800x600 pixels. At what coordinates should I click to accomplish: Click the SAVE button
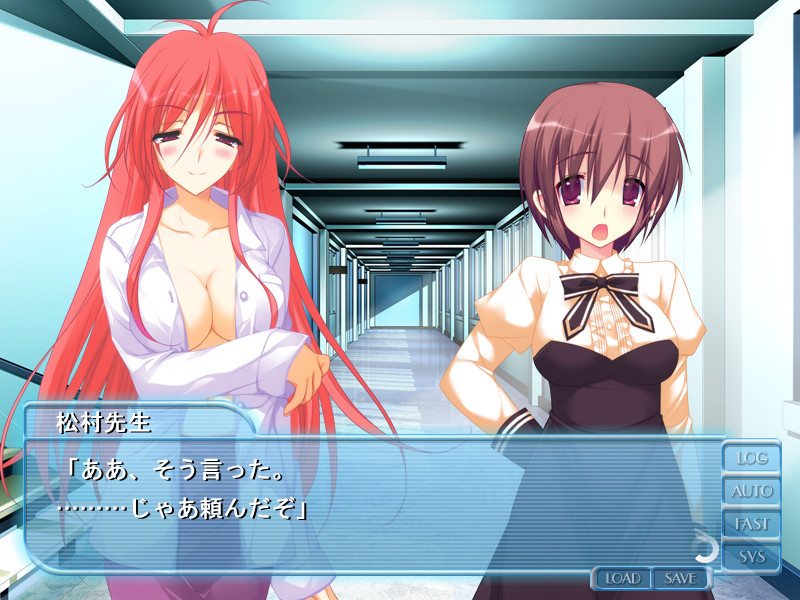click(680, 578)
